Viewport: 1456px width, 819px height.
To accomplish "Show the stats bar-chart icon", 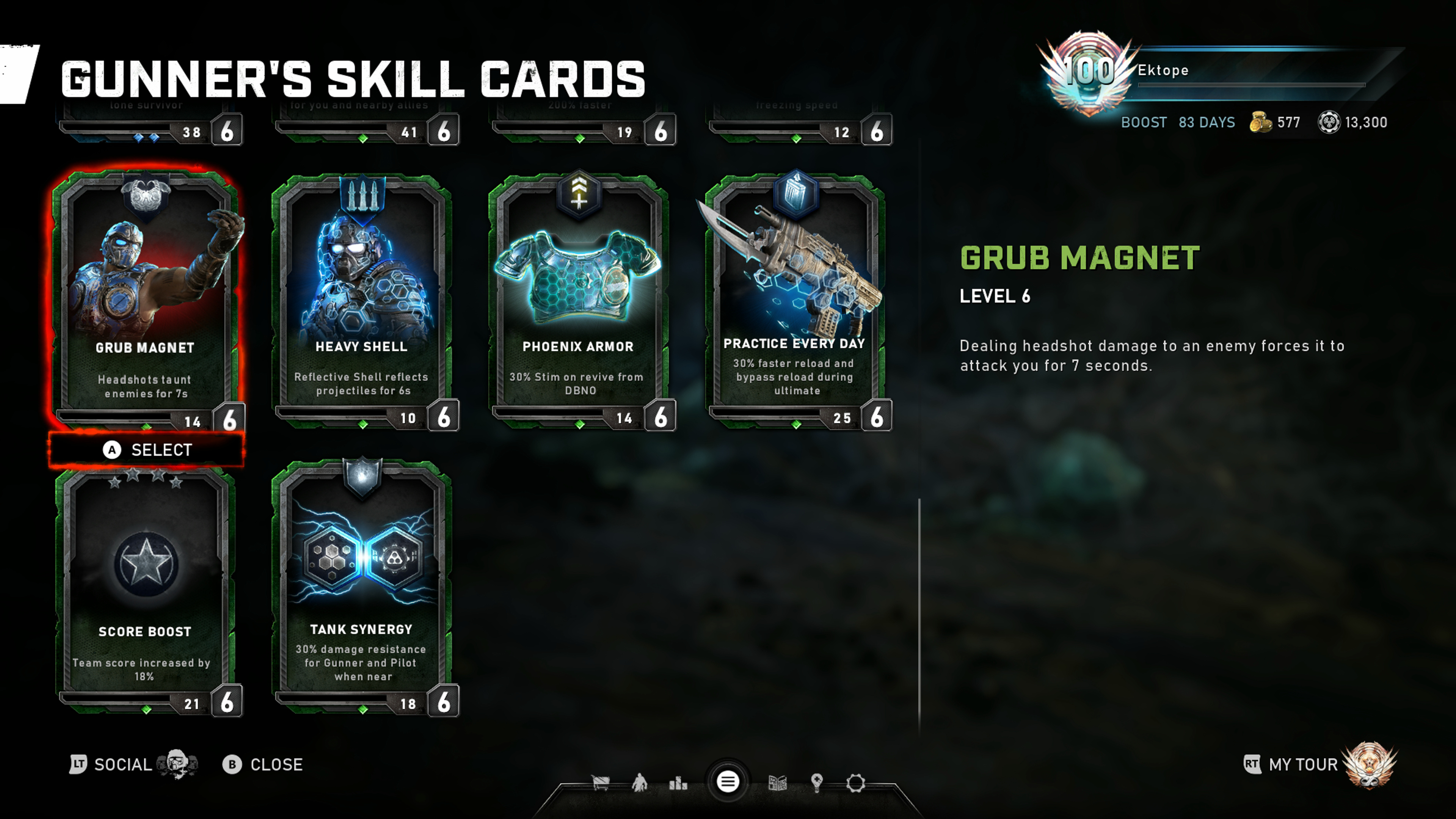I will [x=678, y=783].
